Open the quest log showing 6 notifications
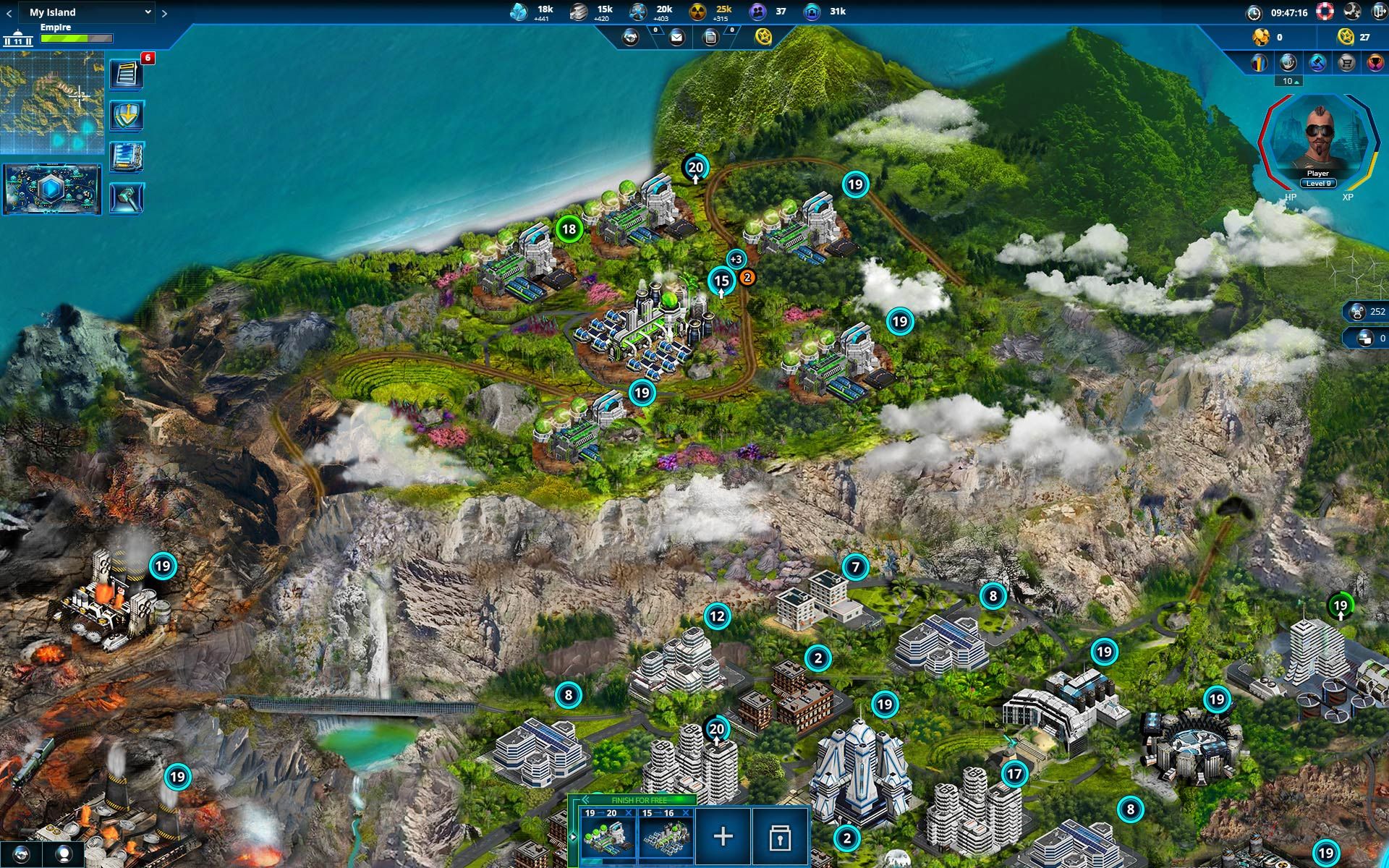The width and height of the screenshot is (1389, 868). pyautogui.click(x=127, y=74)
